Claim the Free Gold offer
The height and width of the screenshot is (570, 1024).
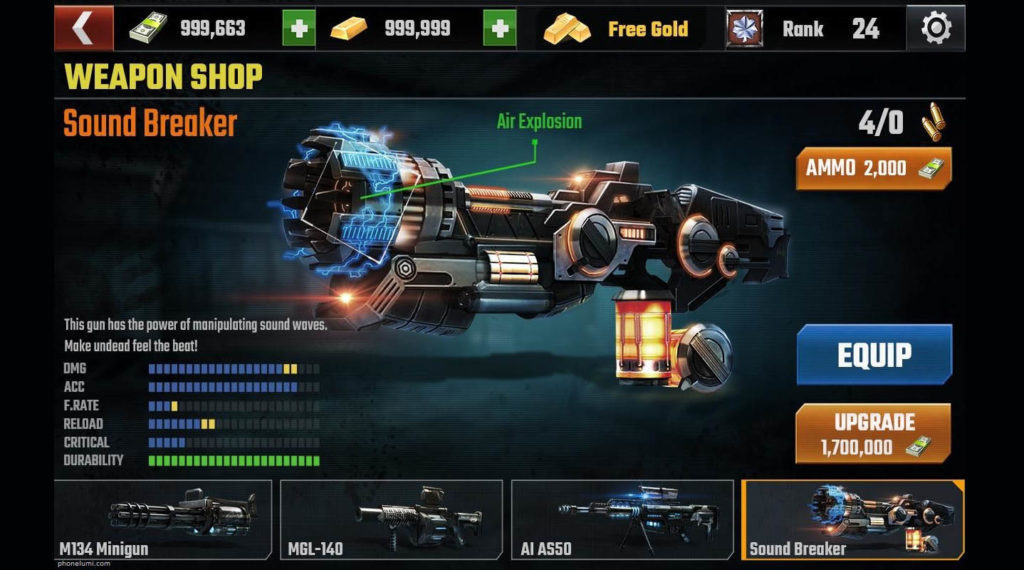coord(619,29)
